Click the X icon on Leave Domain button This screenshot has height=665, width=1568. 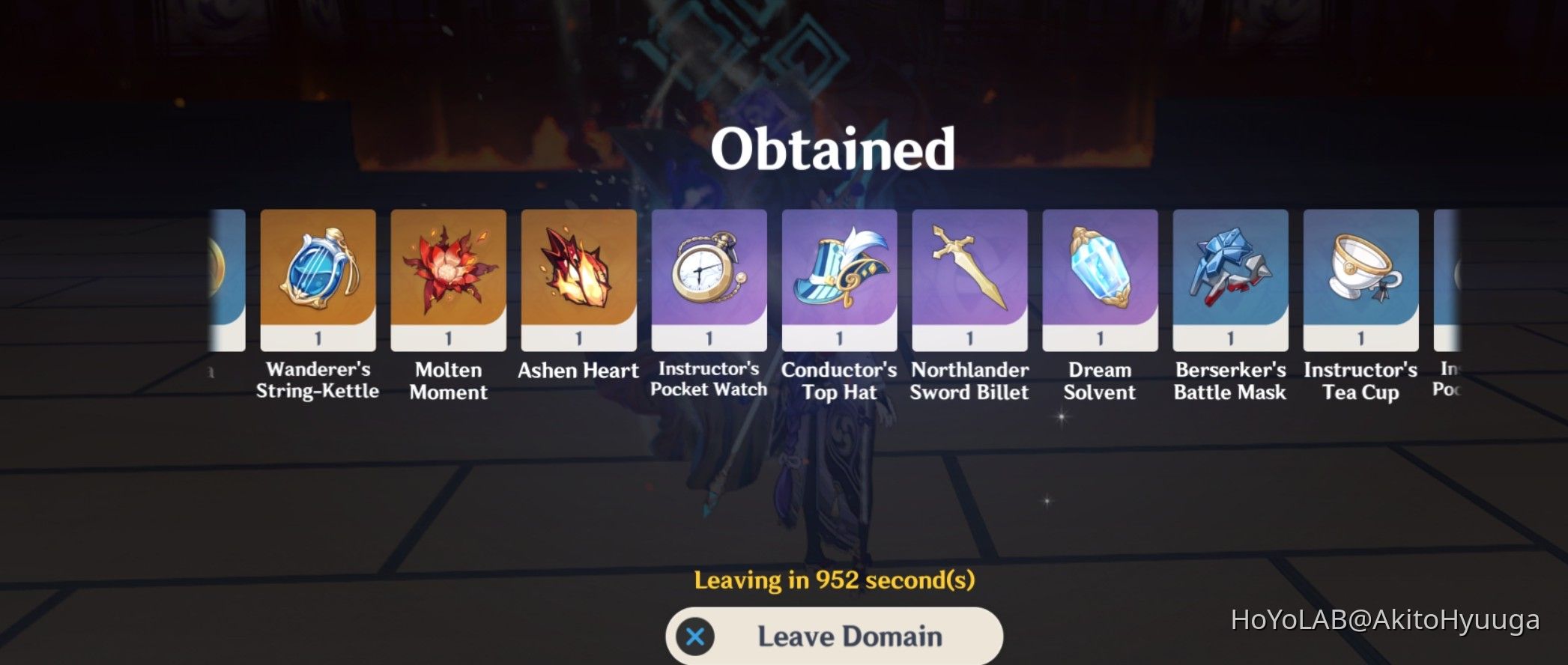697,635
